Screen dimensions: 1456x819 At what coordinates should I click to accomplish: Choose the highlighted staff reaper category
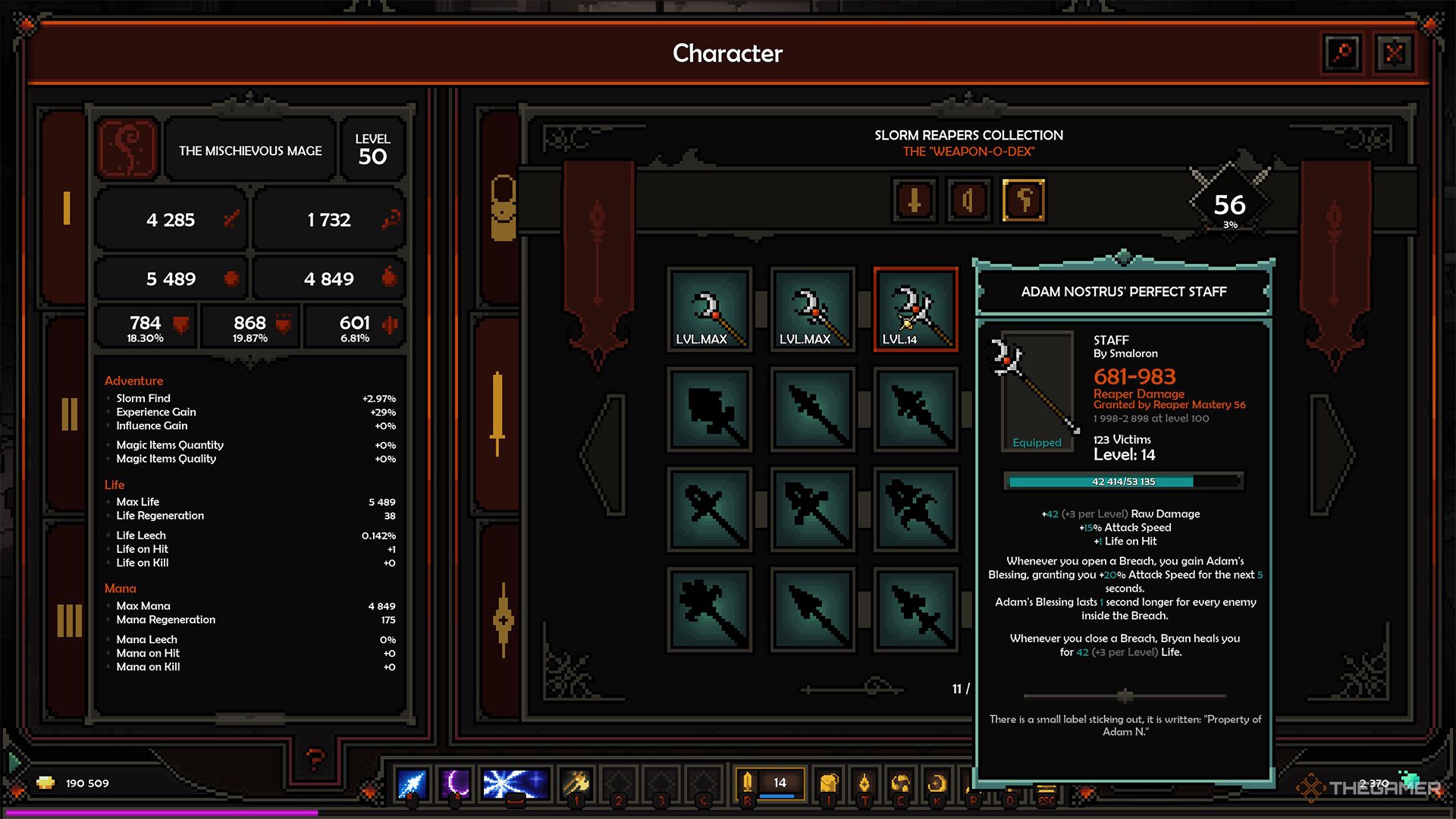(1024, 201)
